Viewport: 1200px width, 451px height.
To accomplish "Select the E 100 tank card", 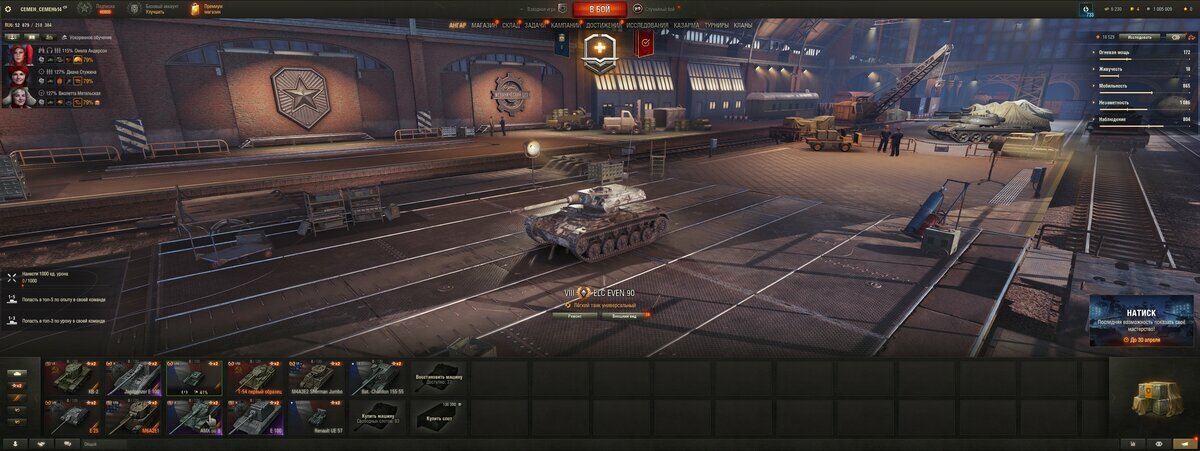I will tap(255, 417).
